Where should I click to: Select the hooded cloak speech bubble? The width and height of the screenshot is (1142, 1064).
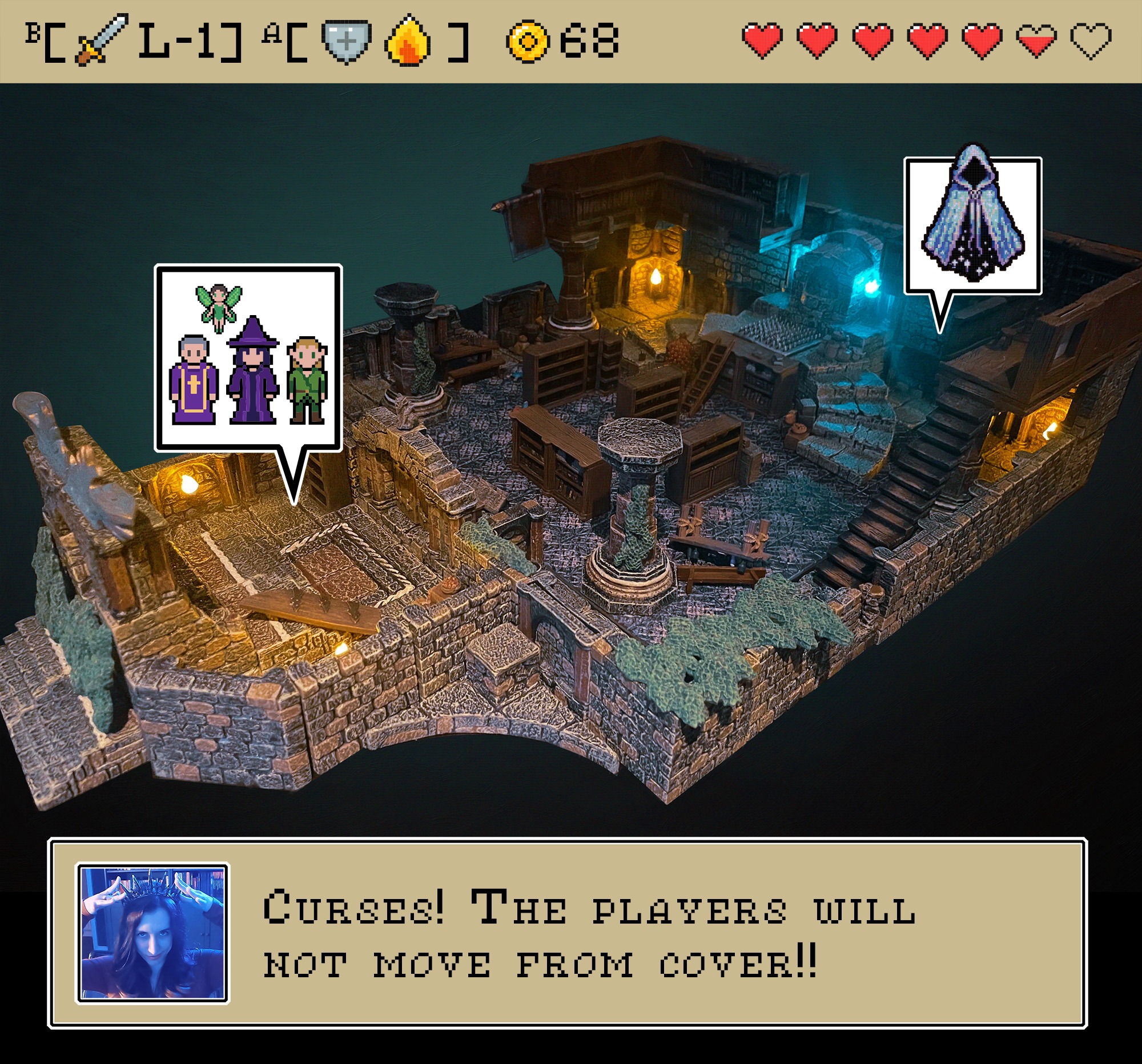(x=972, y=225)
